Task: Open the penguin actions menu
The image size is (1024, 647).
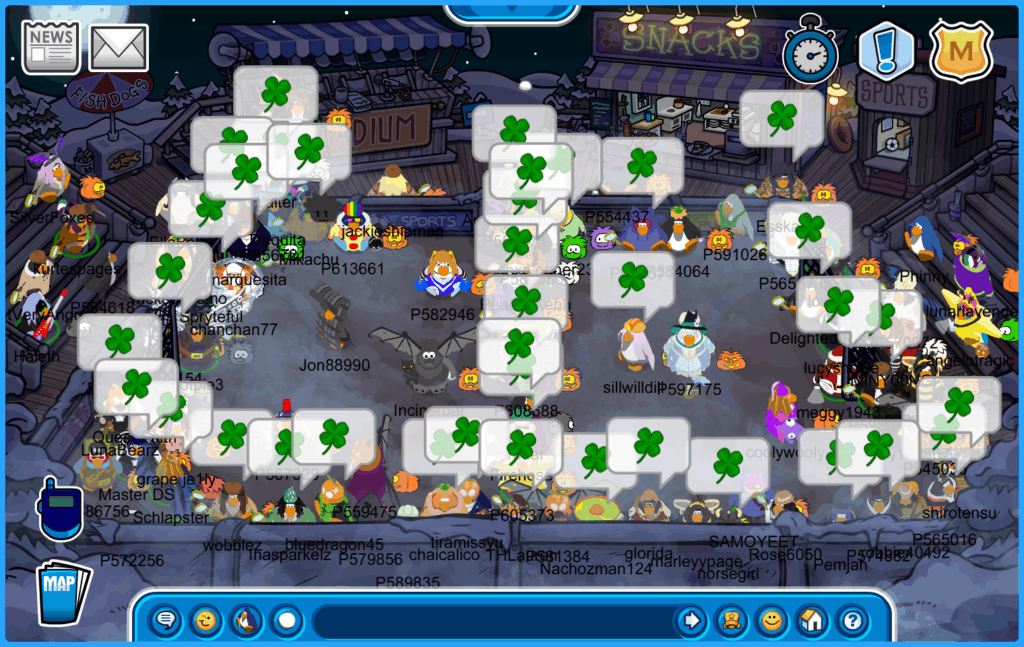Action: pos(246,621)
